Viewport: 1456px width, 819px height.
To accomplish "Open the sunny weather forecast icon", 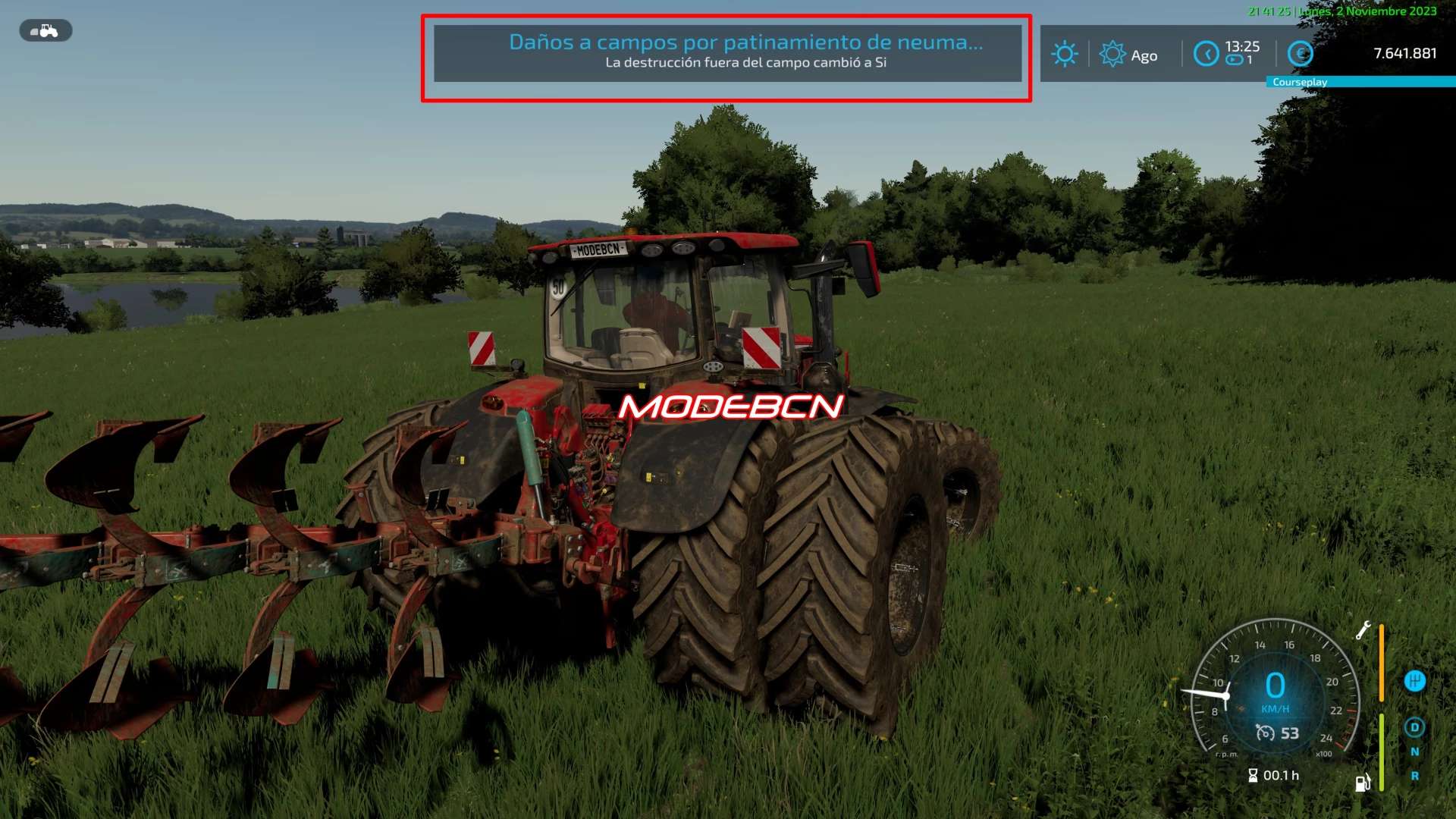I will click(x=1064, y=54).
